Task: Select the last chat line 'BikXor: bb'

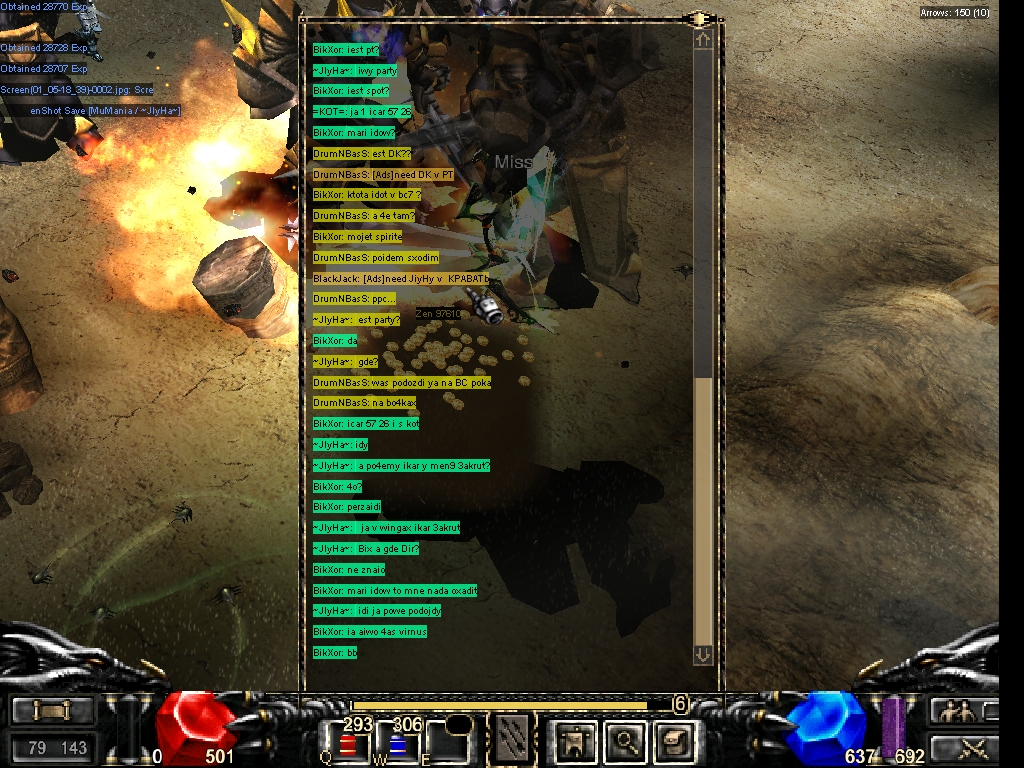Action: click(335, 653)
